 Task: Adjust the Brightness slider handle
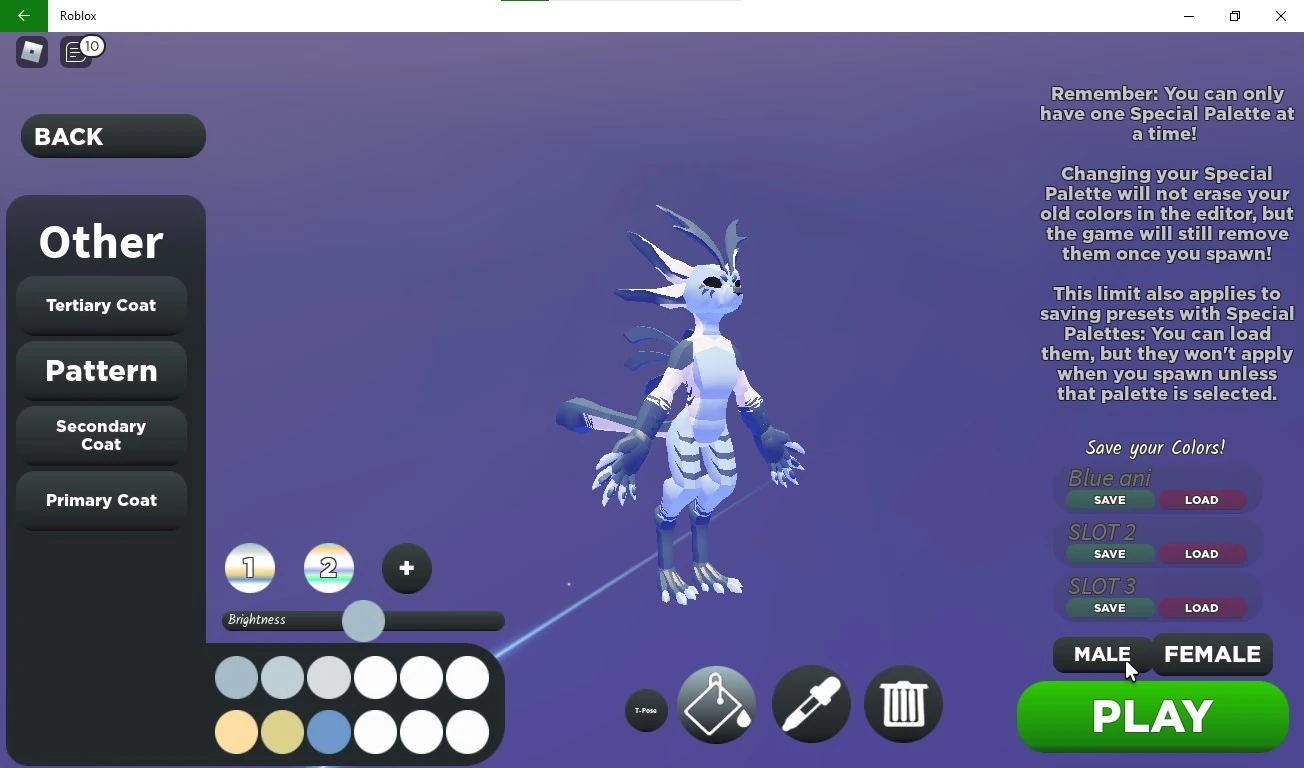pyautogui.click(x=363, y=621)
